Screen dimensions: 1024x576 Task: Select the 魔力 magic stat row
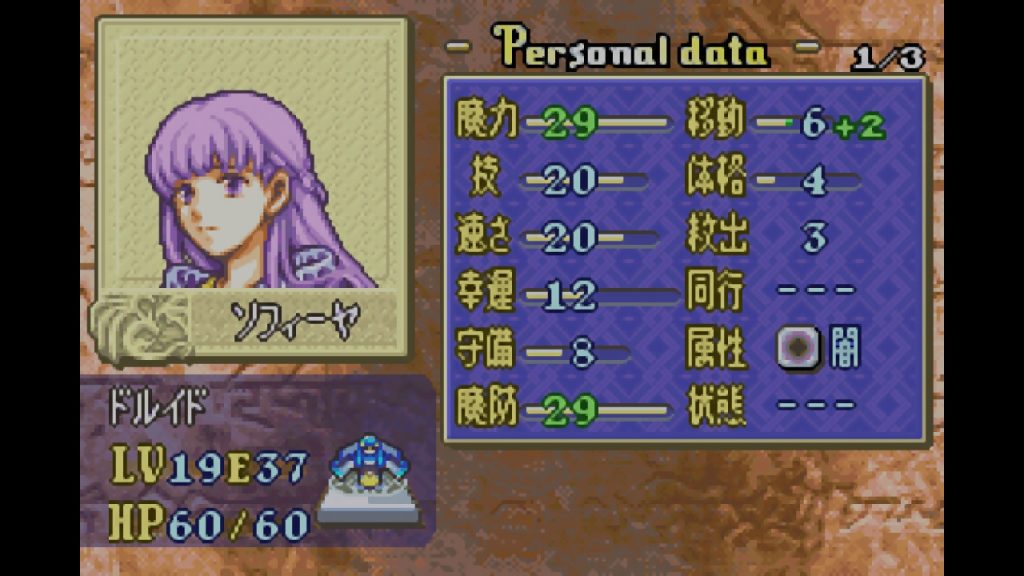coord(562,123)
